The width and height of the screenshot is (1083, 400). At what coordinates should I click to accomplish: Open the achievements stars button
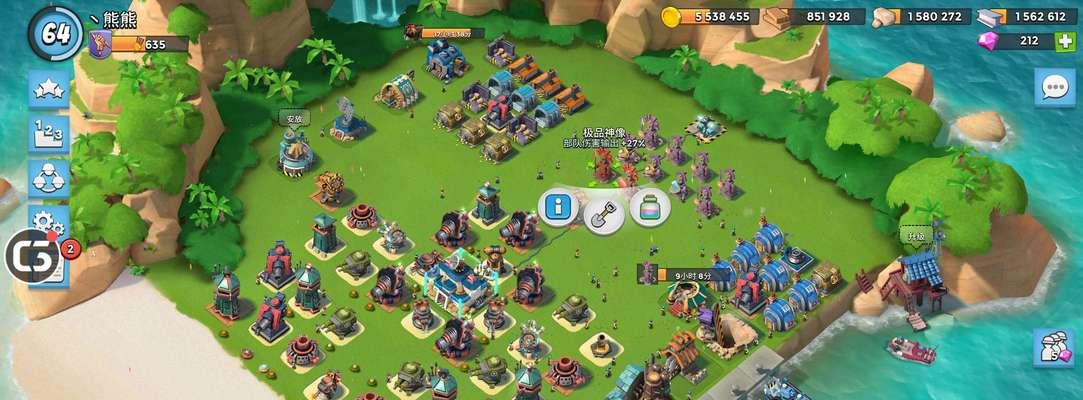coord(48,91)
